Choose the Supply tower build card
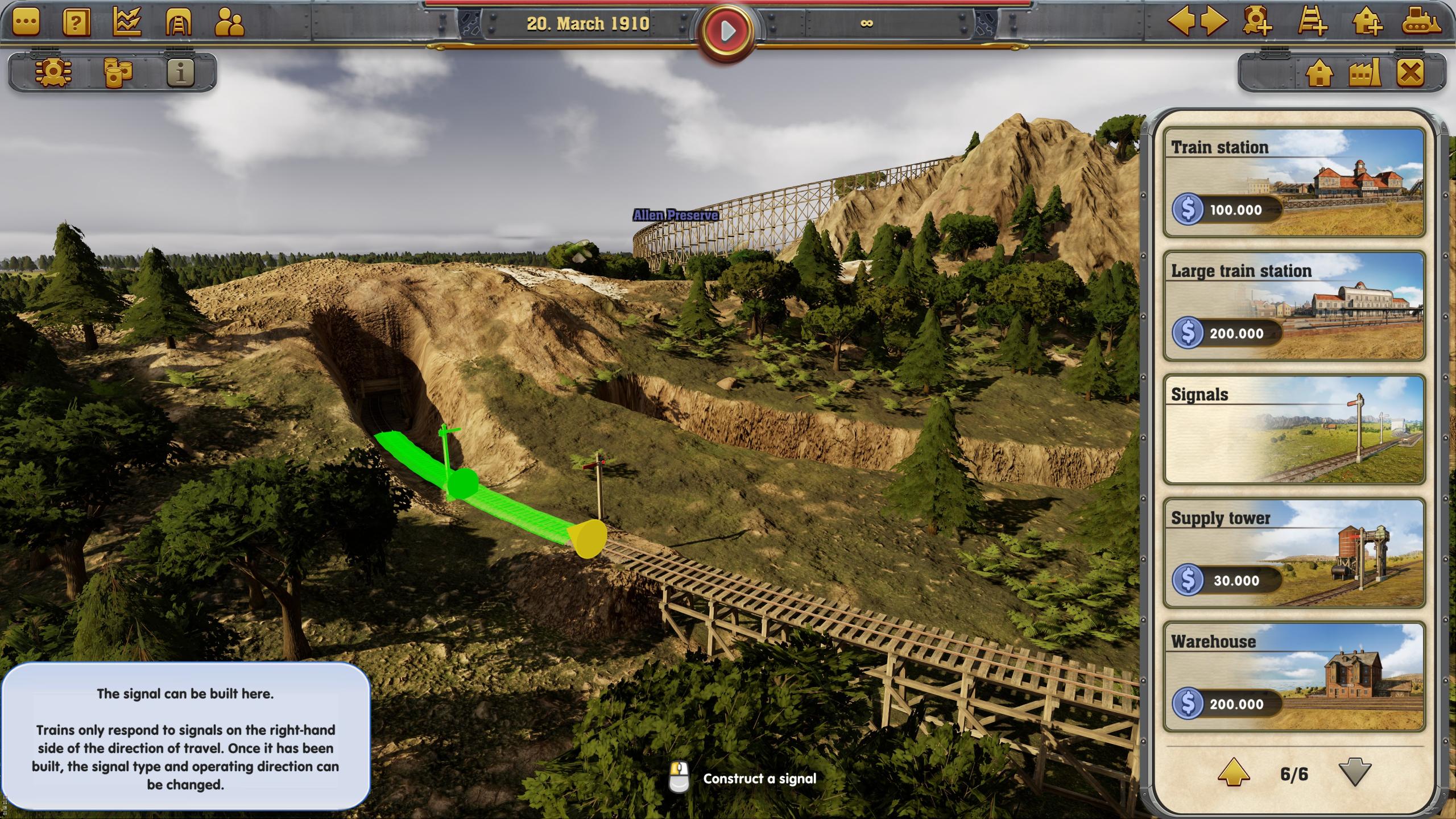The width and height of the screenshot is (1456, 819). (x=1294, y=553)
